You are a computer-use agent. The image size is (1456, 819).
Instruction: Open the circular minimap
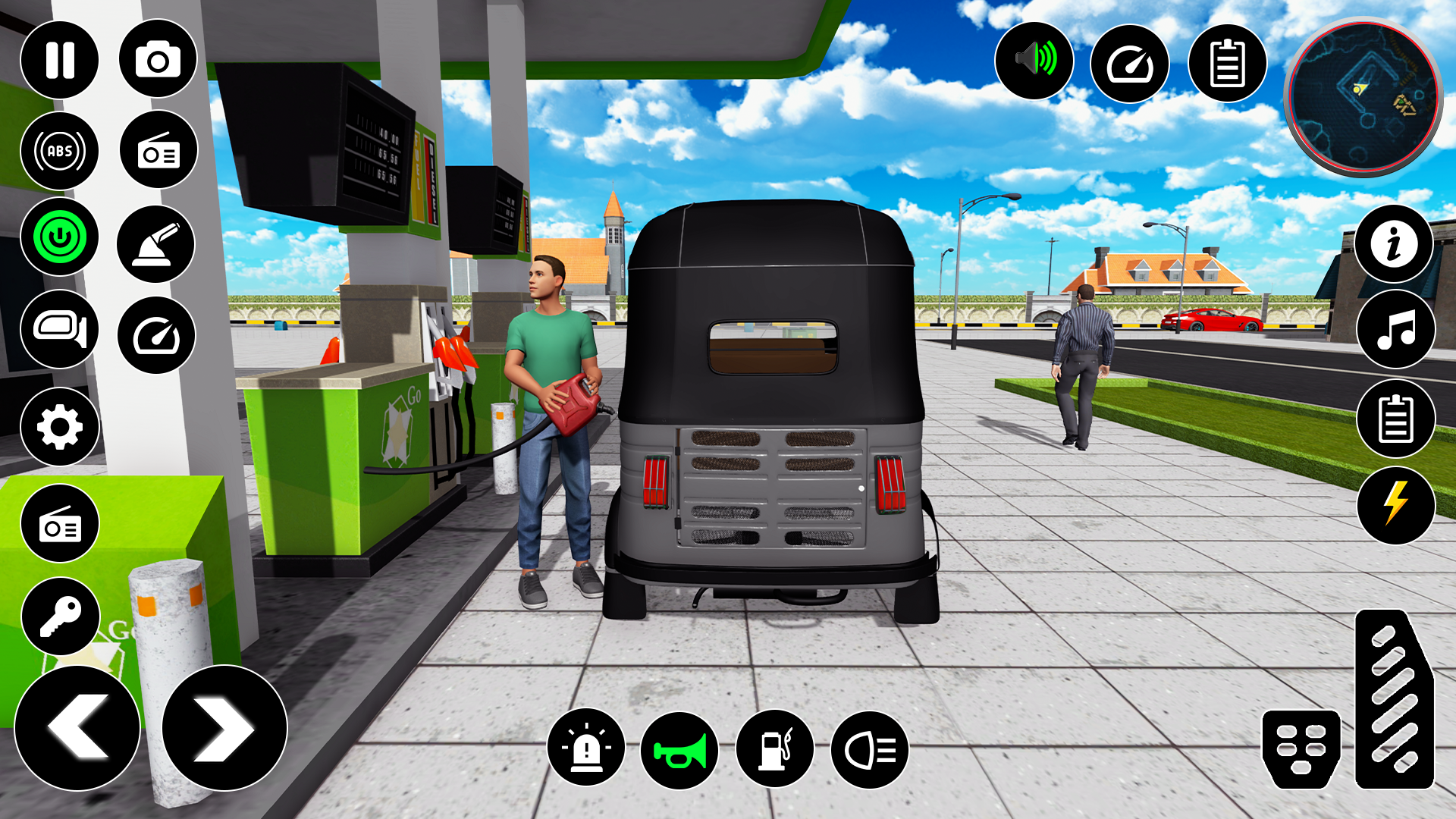click(x=1363, y=97)
